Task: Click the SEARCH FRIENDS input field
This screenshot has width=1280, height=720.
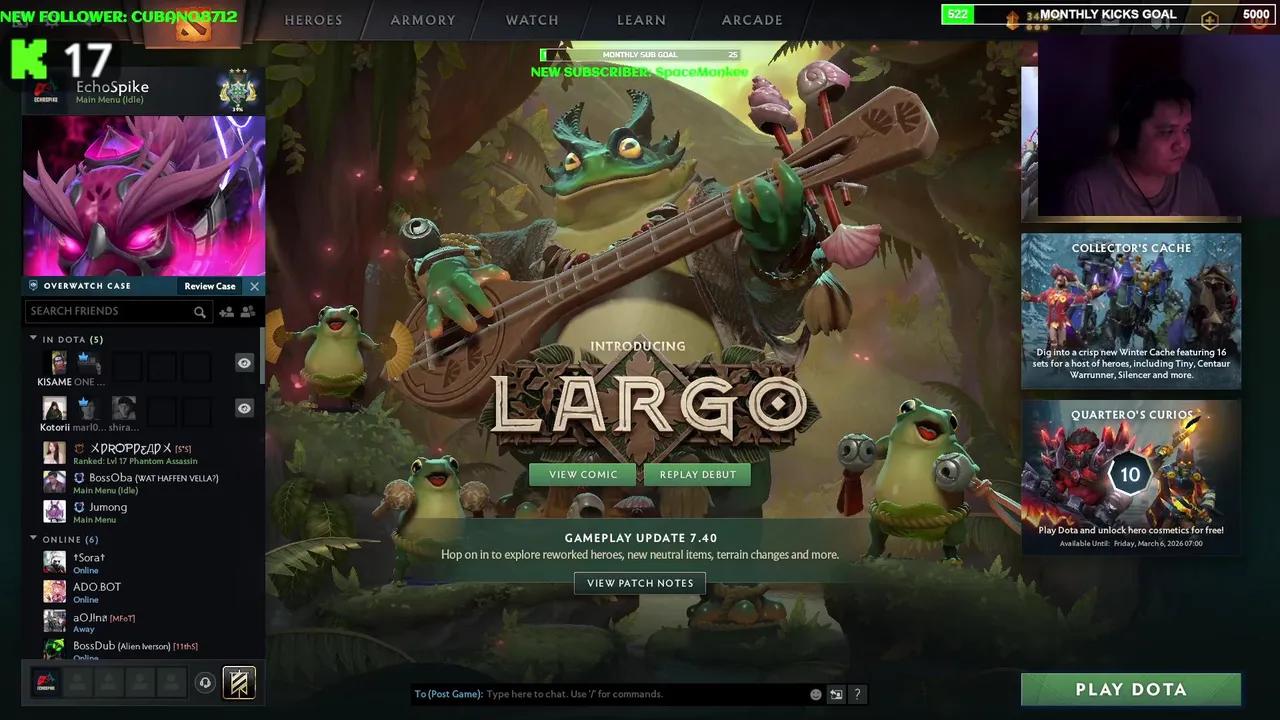Action: [x=110, y=311]
